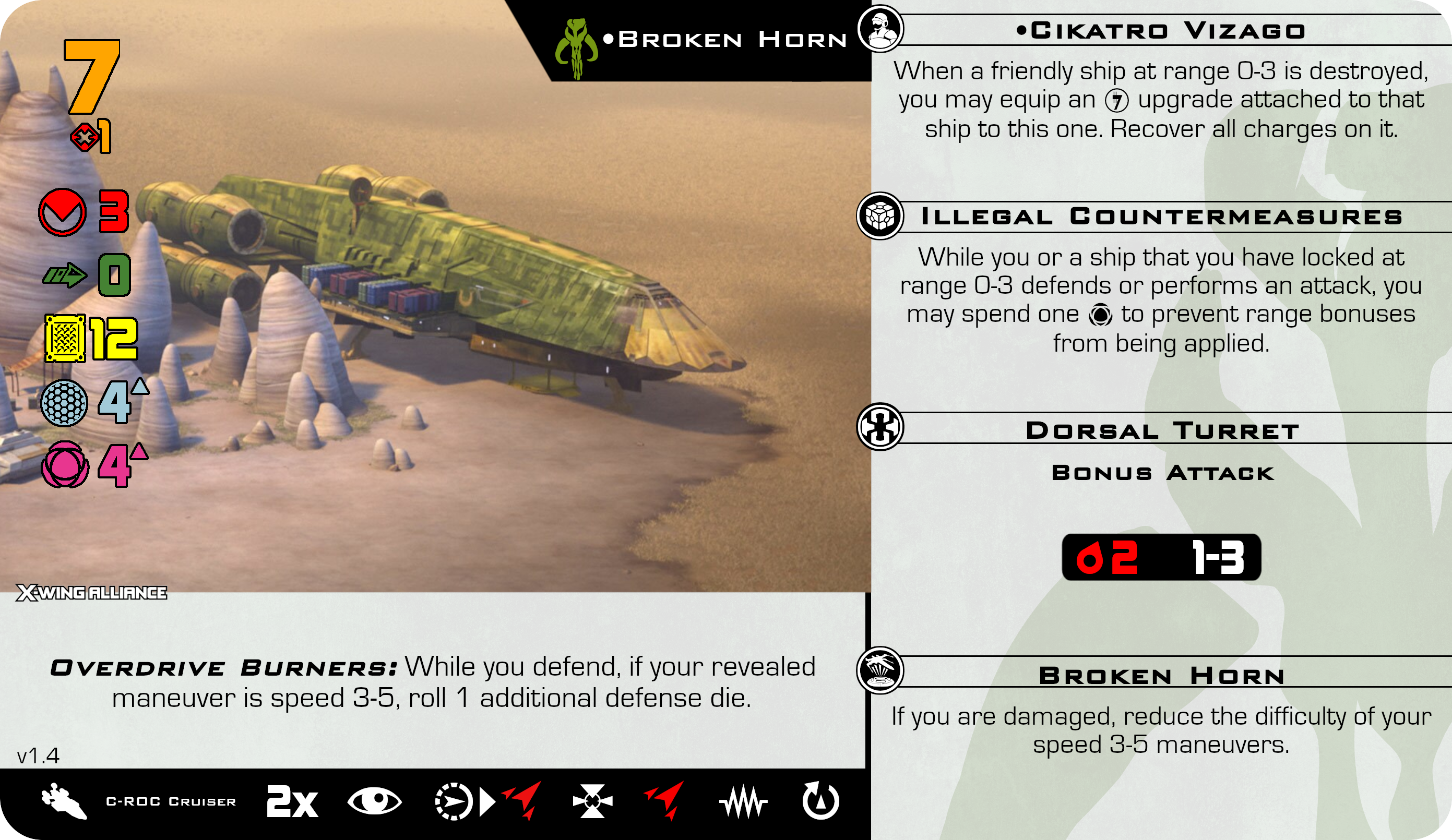This screenshot has height=840, width=1452.
Task: Activate the waveform jam action icon
Action: point(743,802)
